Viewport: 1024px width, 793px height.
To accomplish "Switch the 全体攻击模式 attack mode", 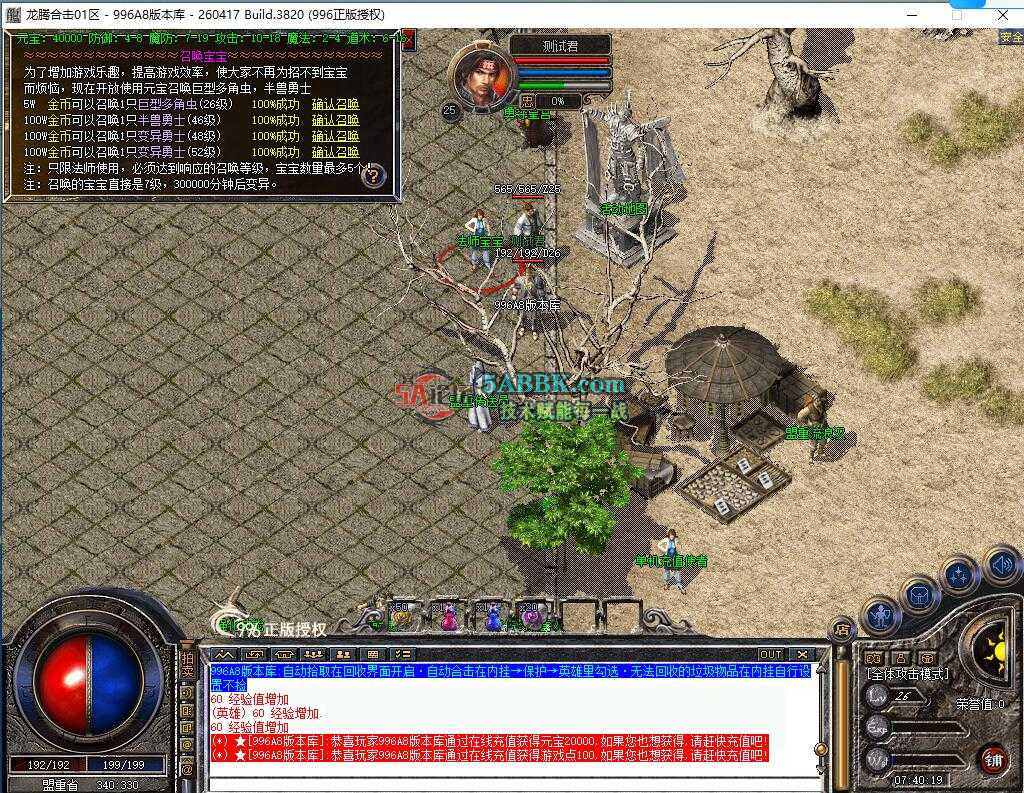I will pyautogui.click(x=908, y=674).
